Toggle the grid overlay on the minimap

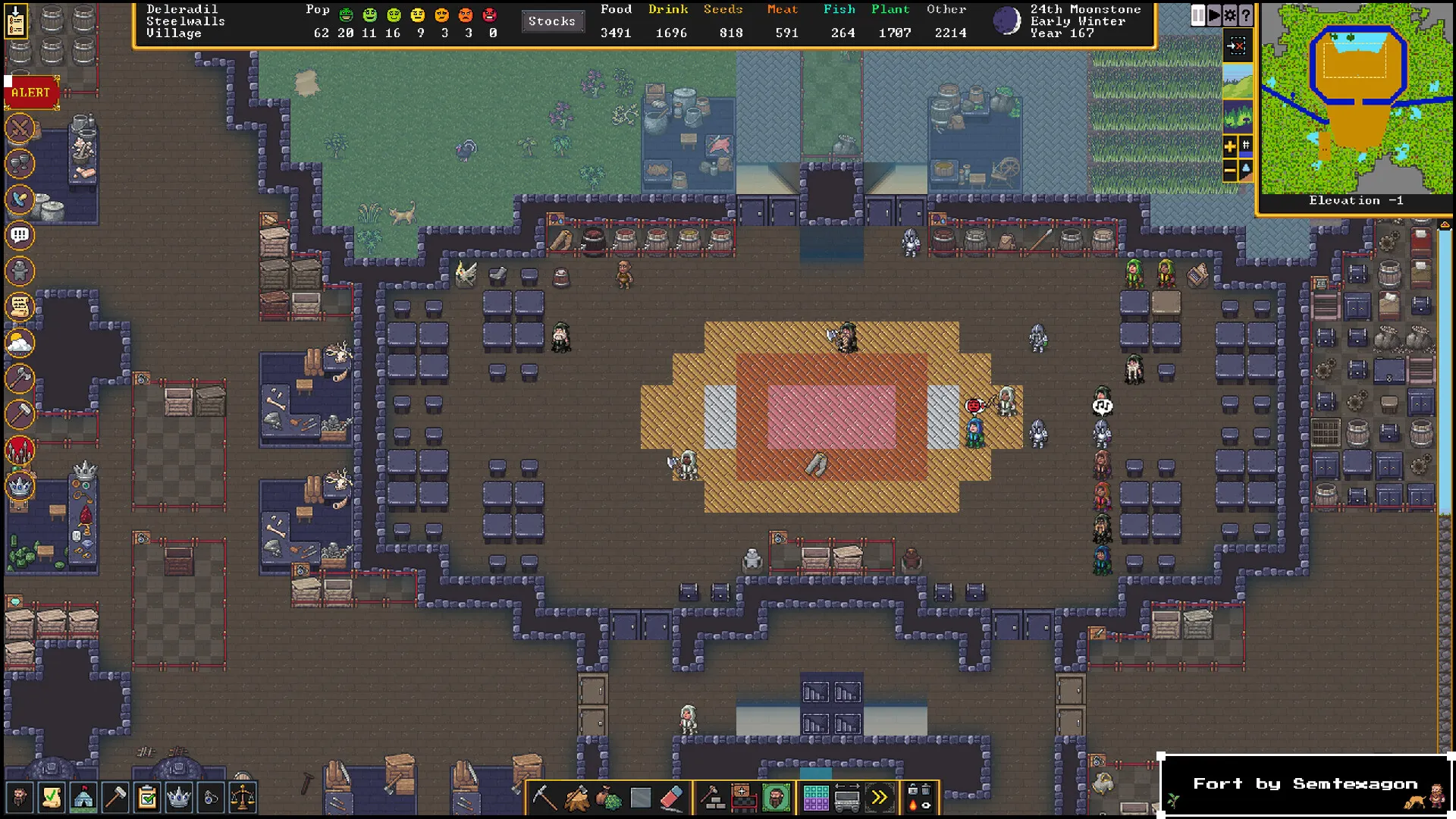[x=1244, y=146]
